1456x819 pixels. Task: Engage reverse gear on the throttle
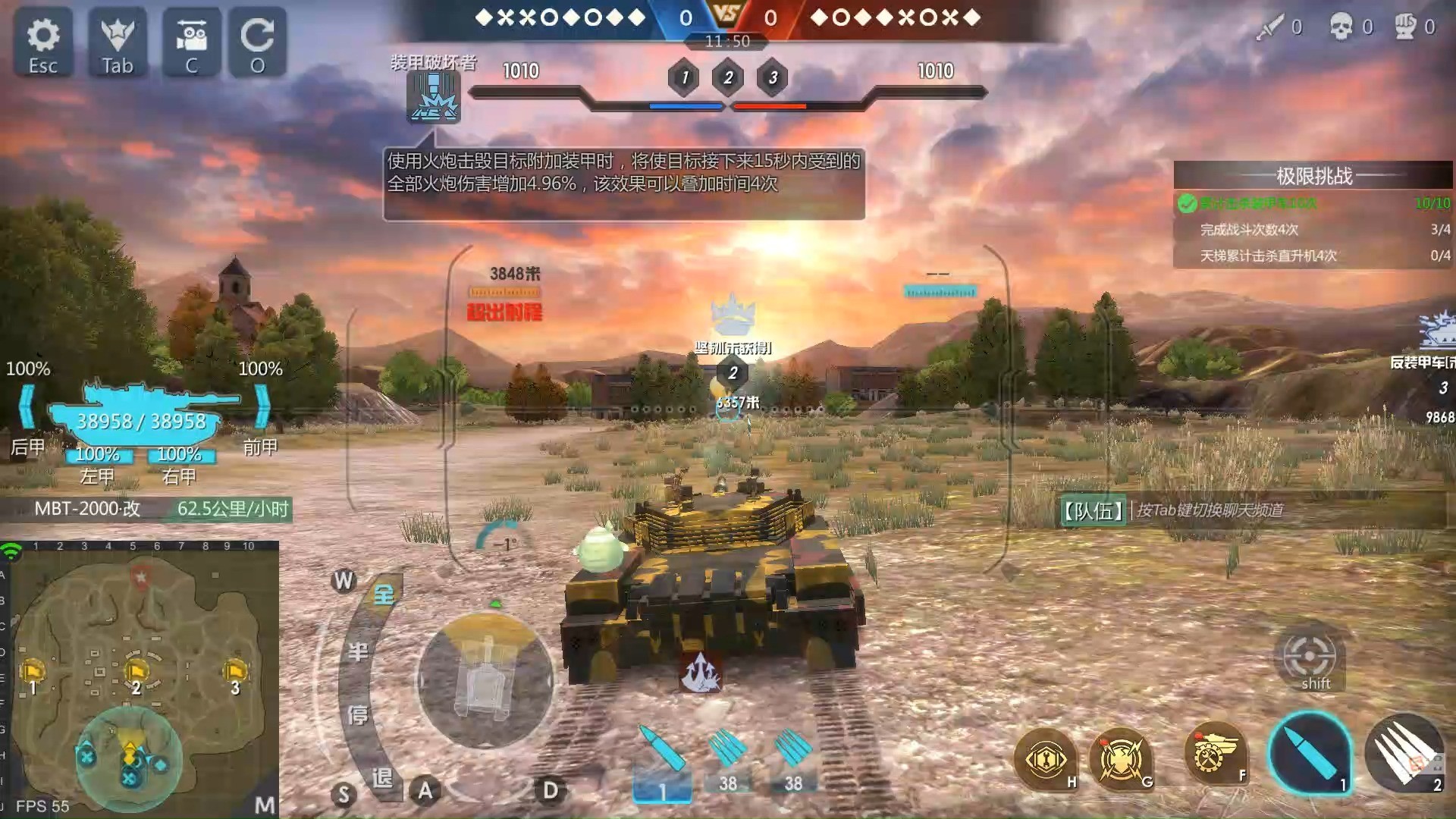pos(381,777)
